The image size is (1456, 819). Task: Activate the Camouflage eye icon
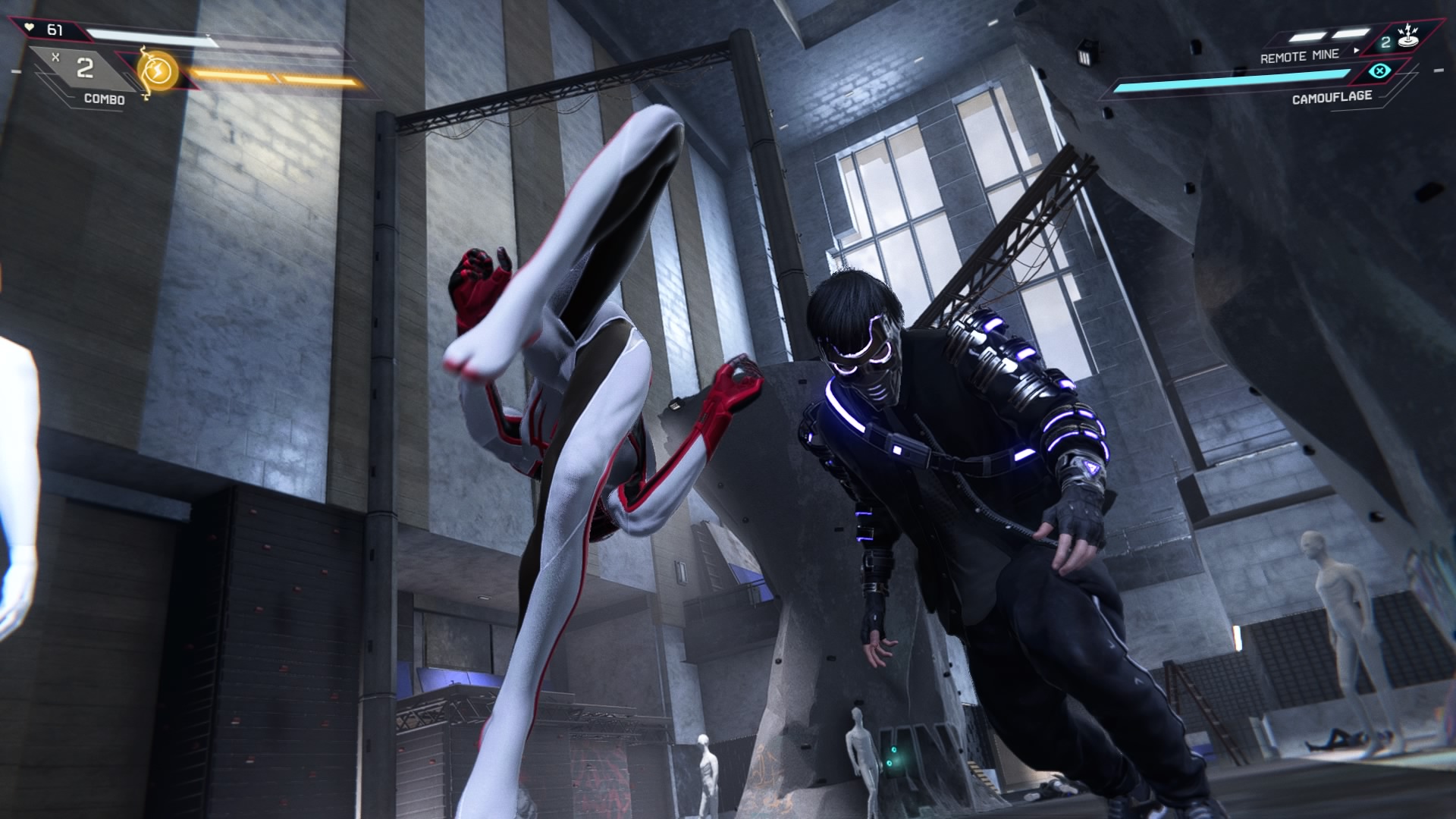(x=1380, y=72)
